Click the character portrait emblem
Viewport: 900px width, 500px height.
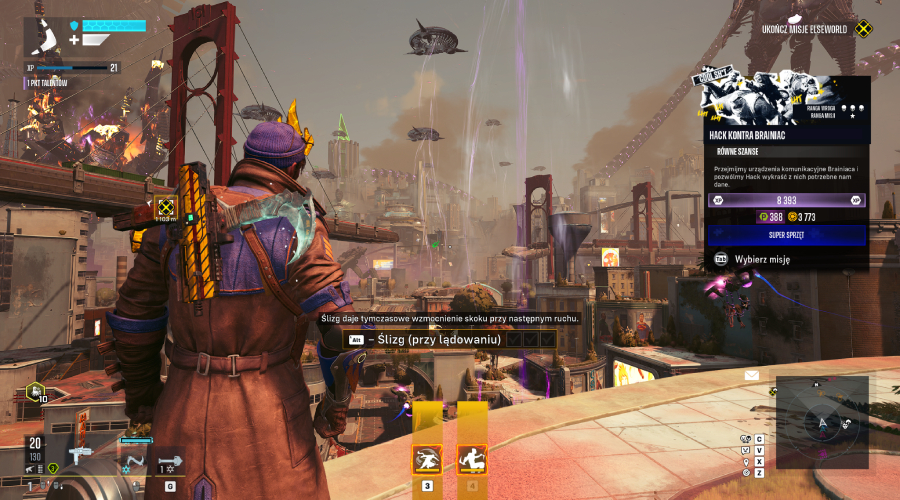pyautogui.click(x=45, y=35)
